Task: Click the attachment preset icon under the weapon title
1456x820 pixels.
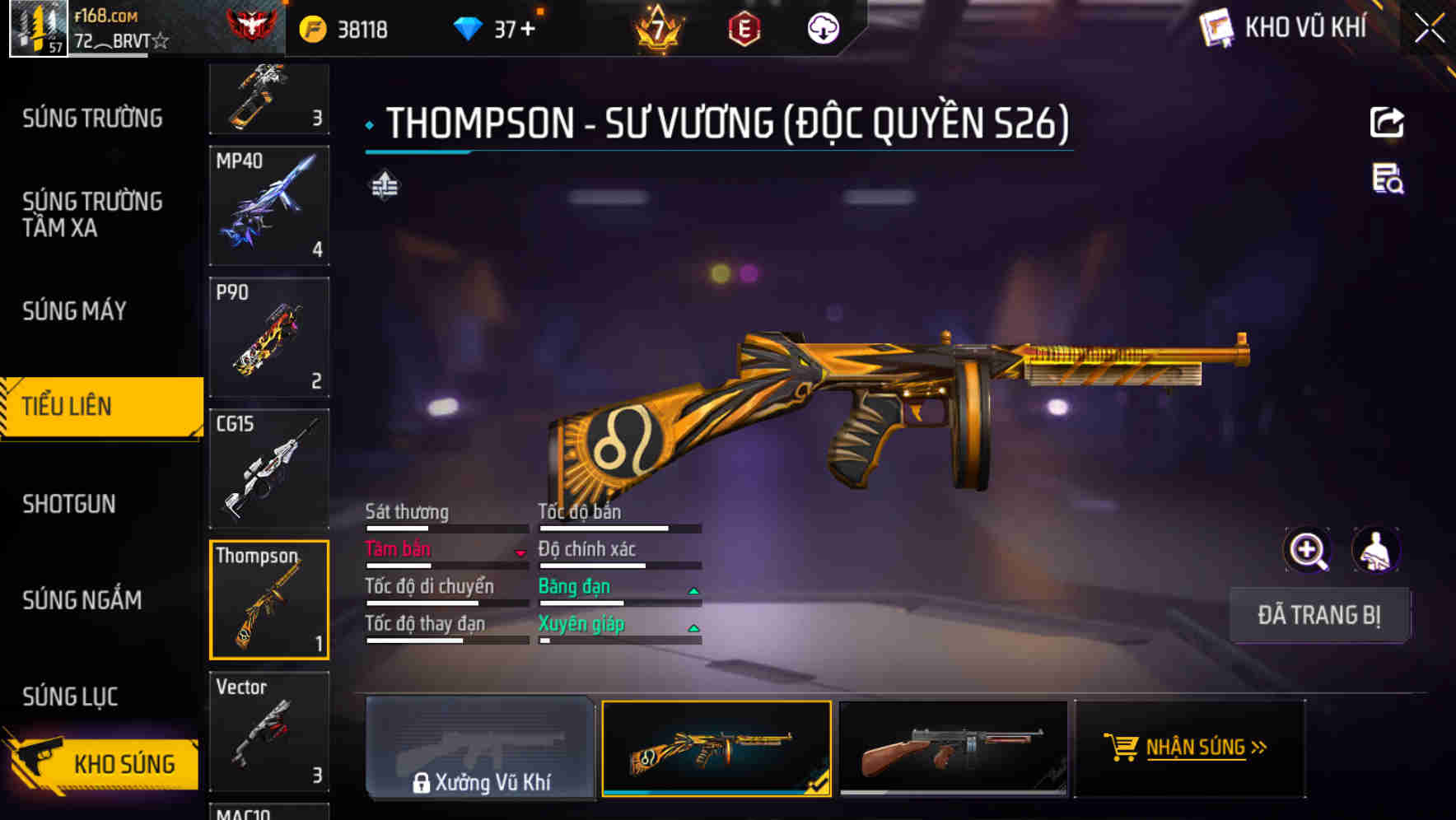Action: 383,187
